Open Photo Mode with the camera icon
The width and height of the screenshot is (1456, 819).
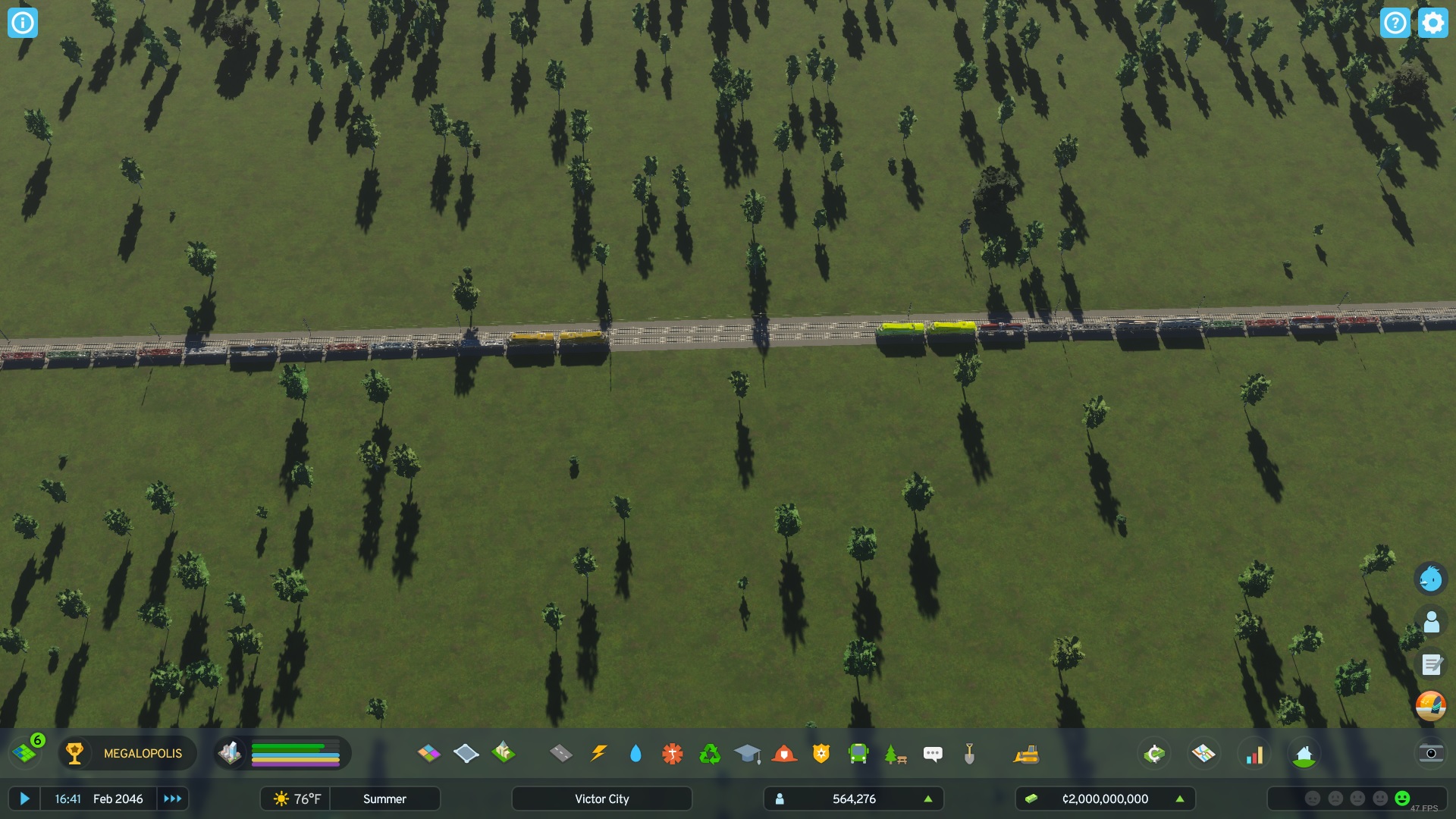tap(1430, 753)
